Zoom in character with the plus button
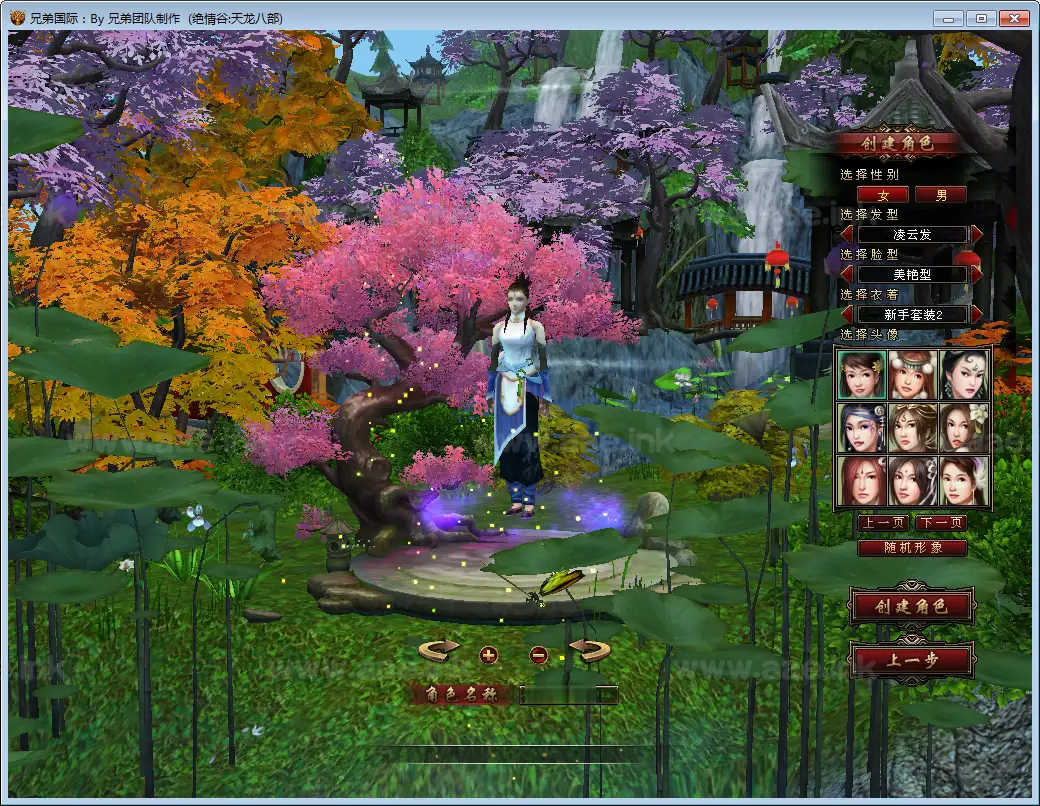1040x806 pixels. point(488,655)
